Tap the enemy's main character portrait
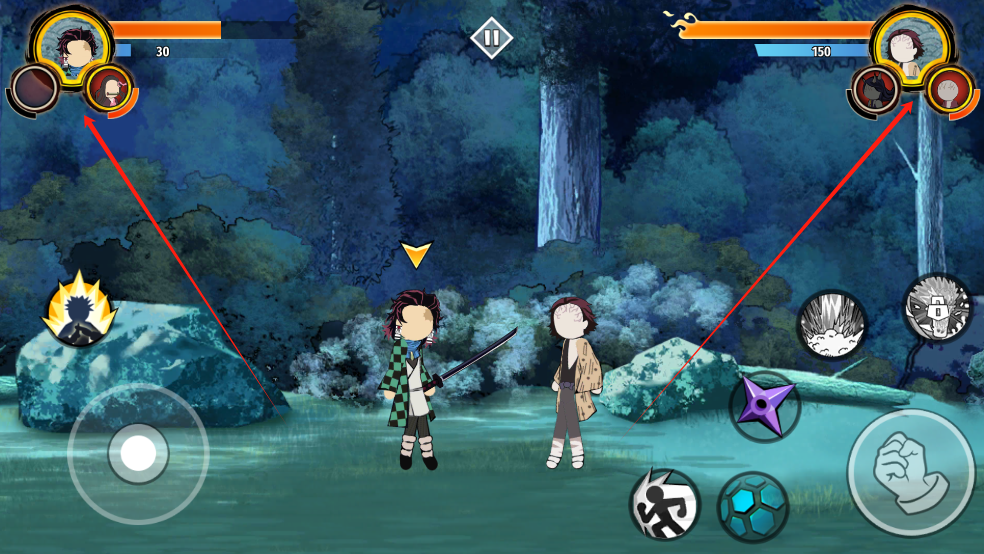The image size is (984, 554). point(908,42)
